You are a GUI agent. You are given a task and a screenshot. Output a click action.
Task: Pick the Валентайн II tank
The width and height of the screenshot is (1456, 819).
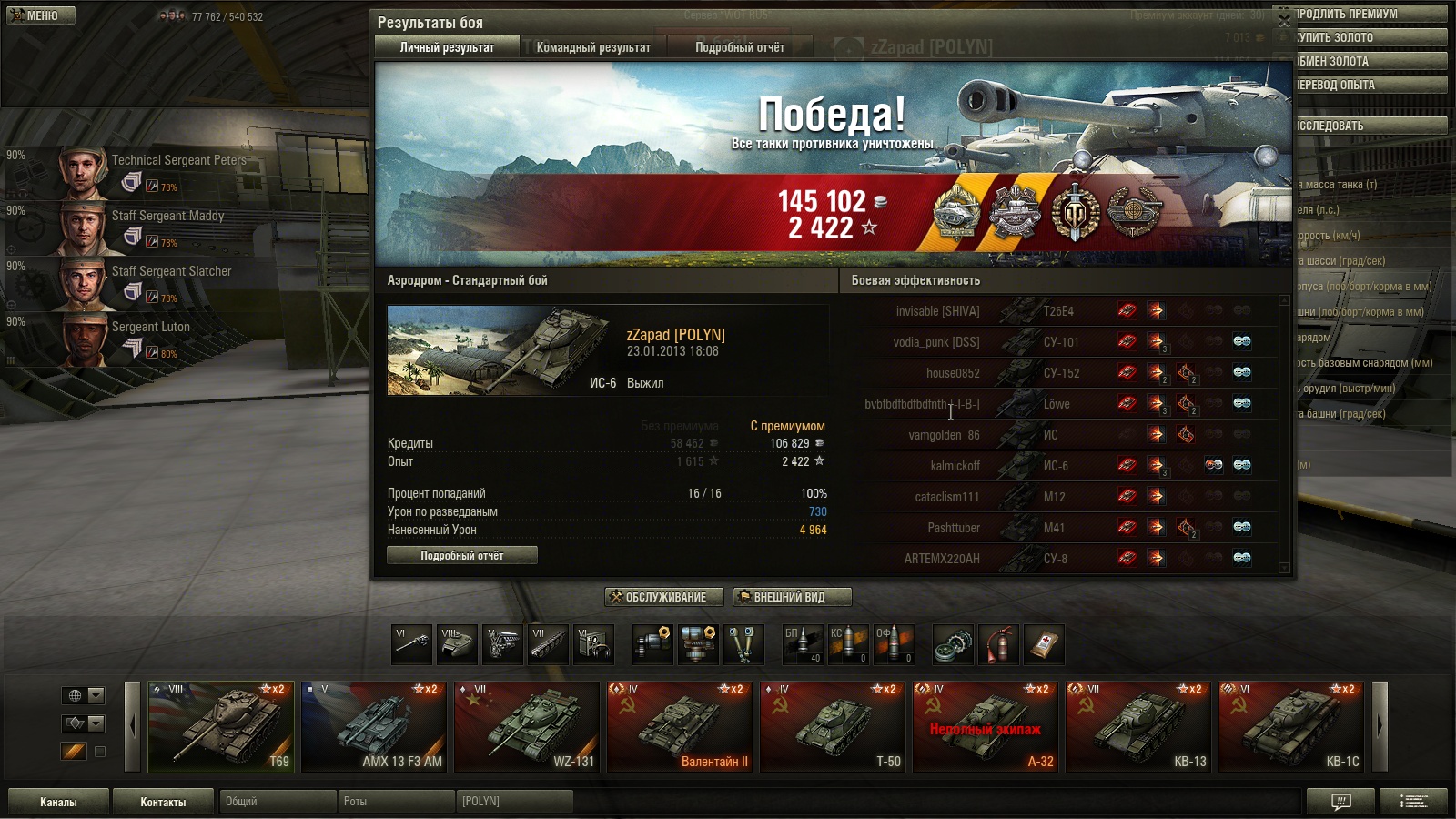[679, 726]
